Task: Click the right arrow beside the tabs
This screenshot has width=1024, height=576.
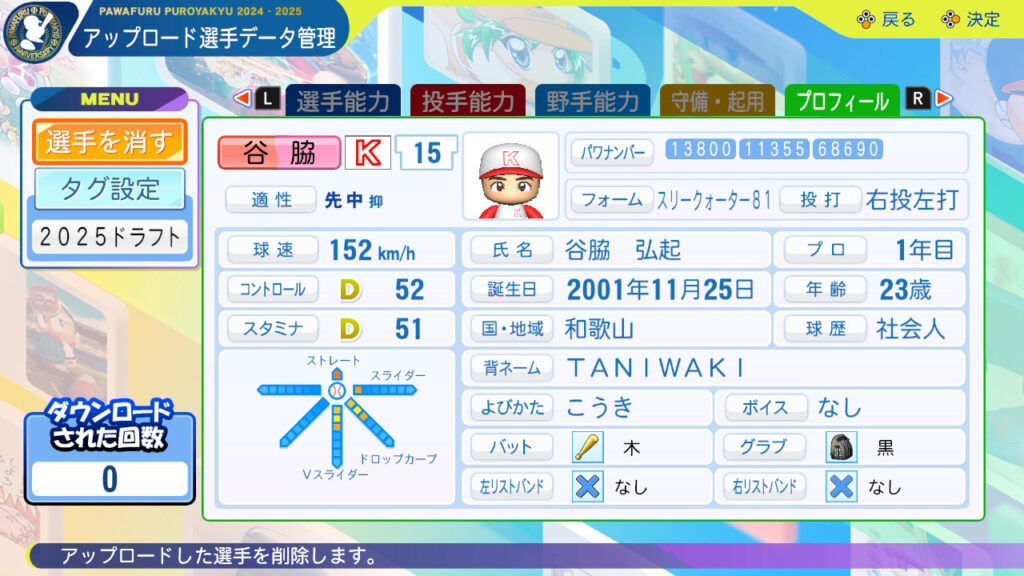Action: point(943,99)
